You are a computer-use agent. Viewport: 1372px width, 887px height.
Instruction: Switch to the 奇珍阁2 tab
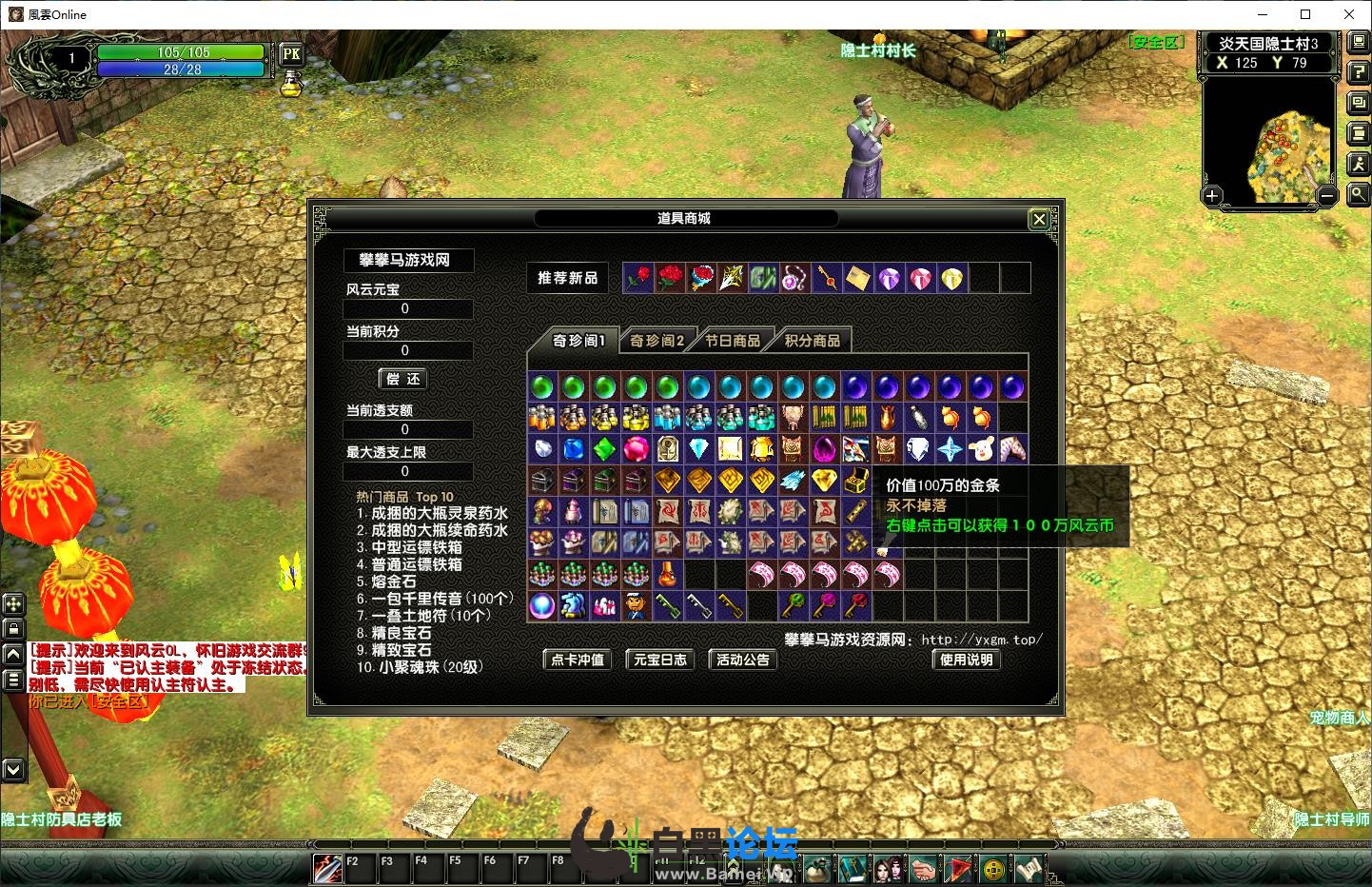pyautogui.click(x=657, y=341)
